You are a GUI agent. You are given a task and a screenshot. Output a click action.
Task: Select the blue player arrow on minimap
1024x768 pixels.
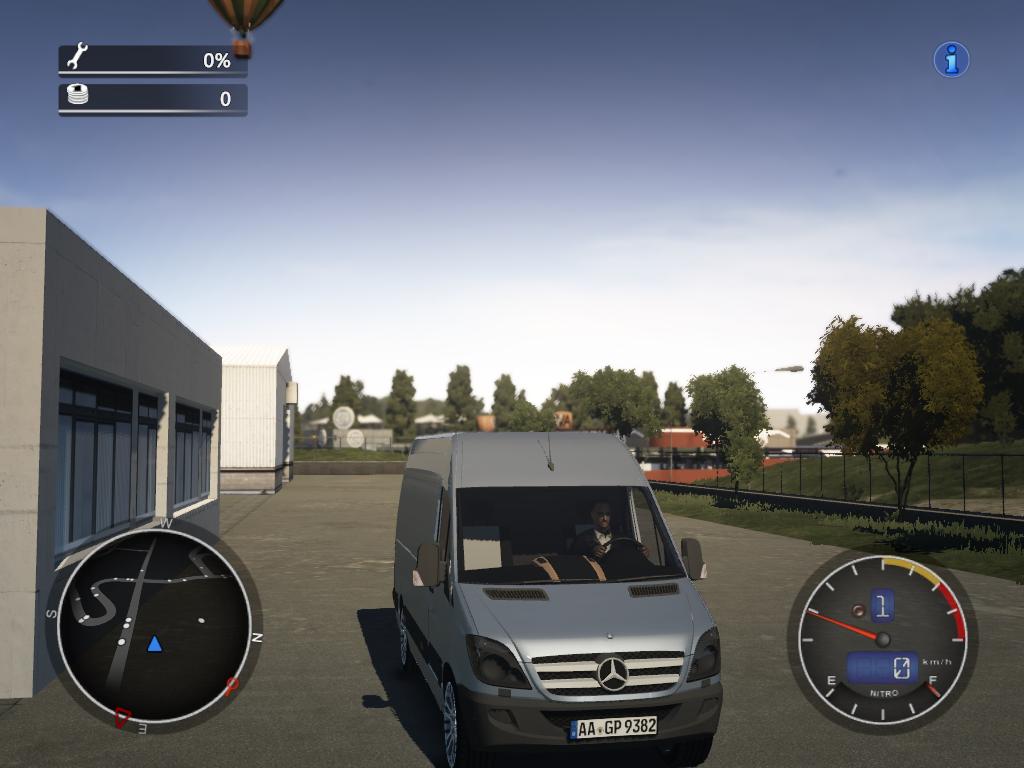click(154, 643)
